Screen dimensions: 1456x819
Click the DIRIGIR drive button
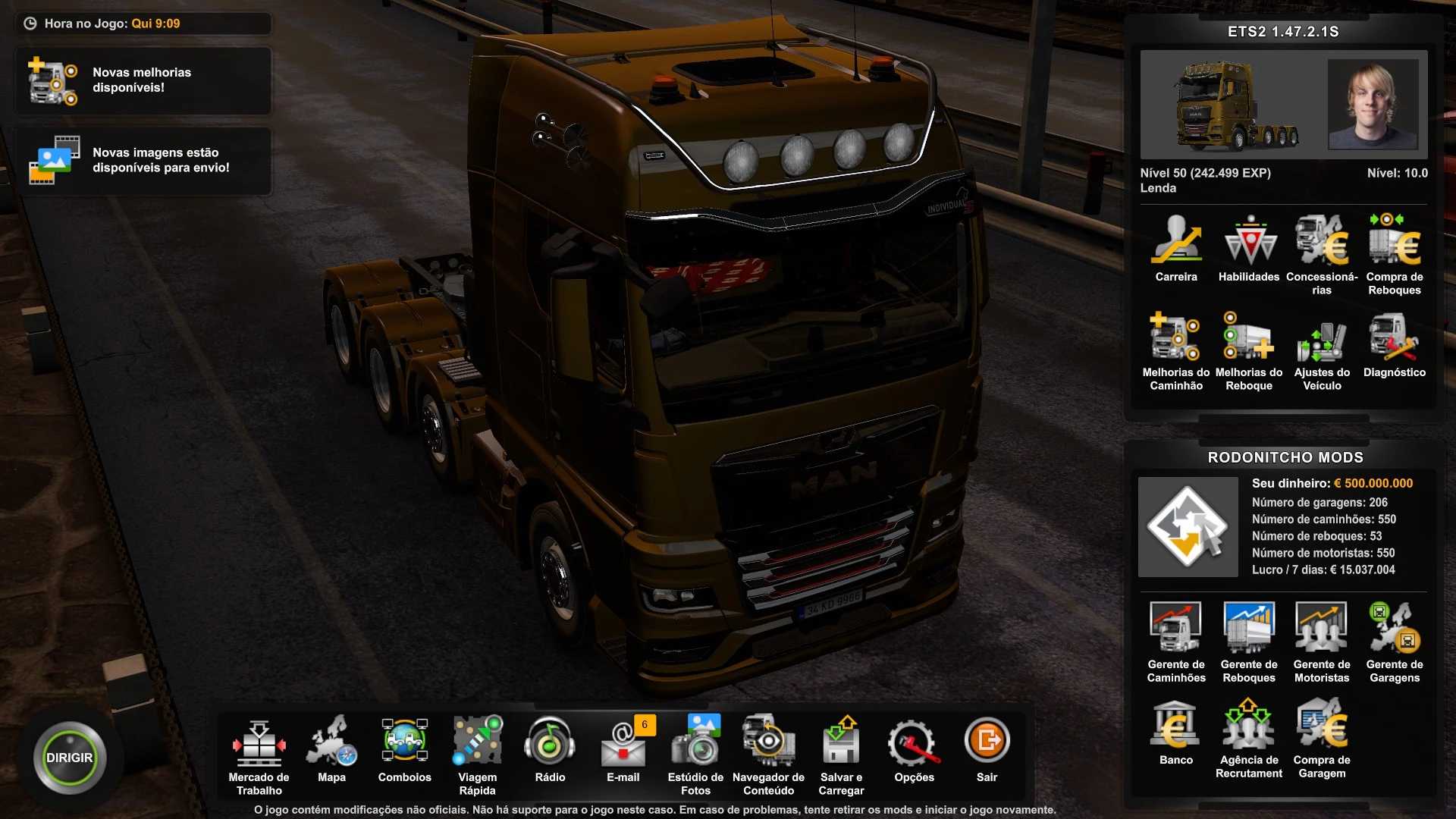click(x=69, y=758)
